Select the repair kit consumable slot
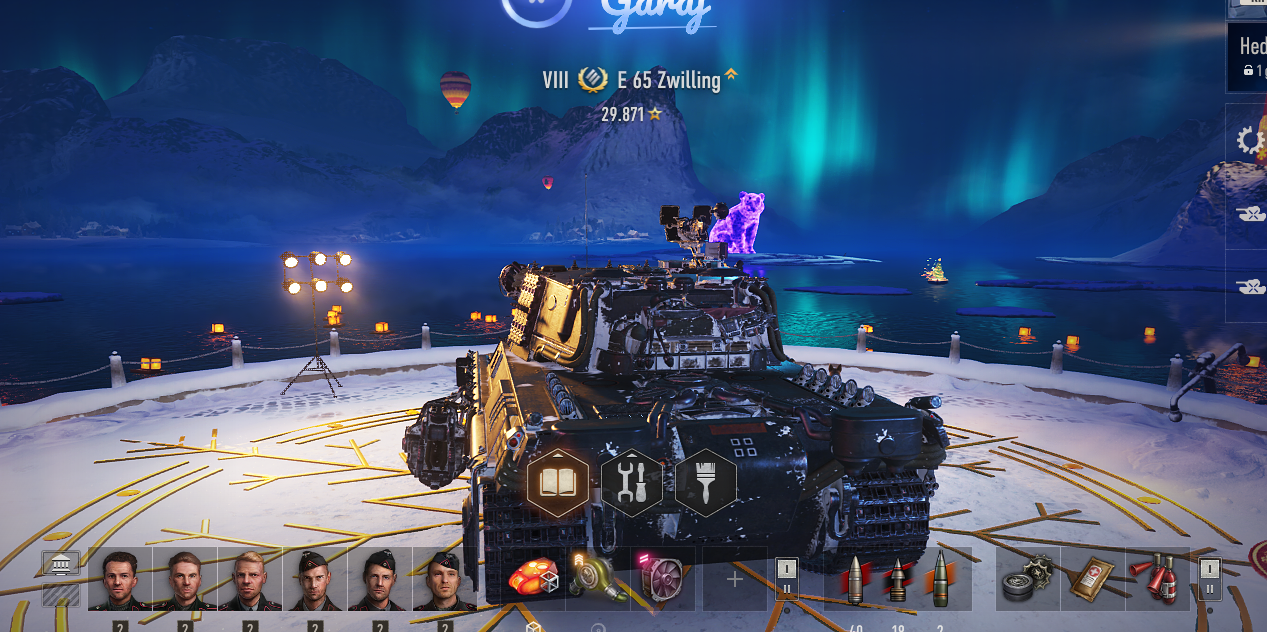Viewport: 1267px width, 632px height. [1027, 579]
